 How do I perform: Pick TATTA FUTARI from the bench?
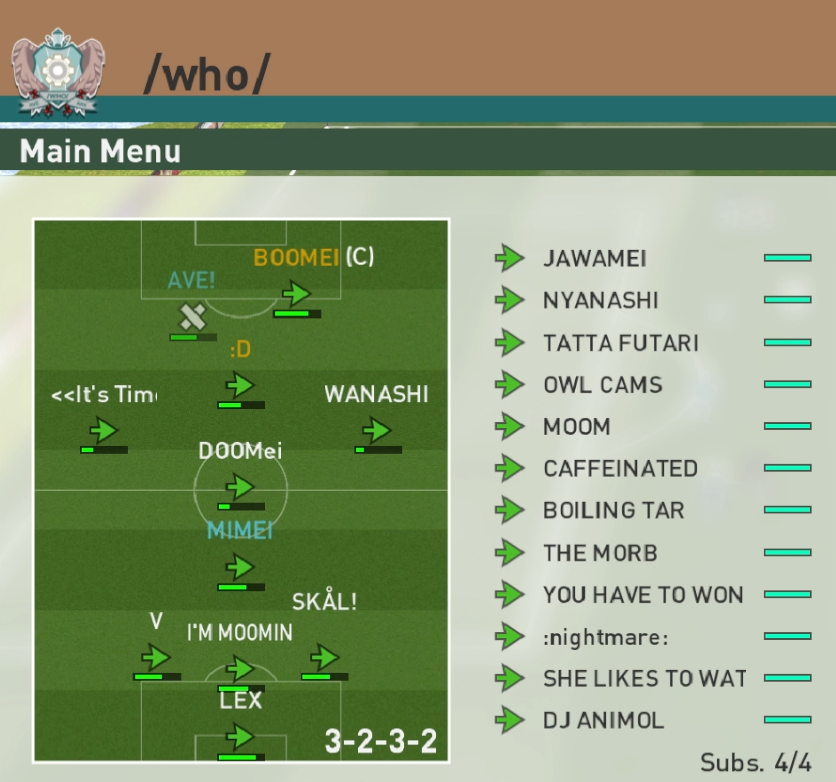(620, 343)
